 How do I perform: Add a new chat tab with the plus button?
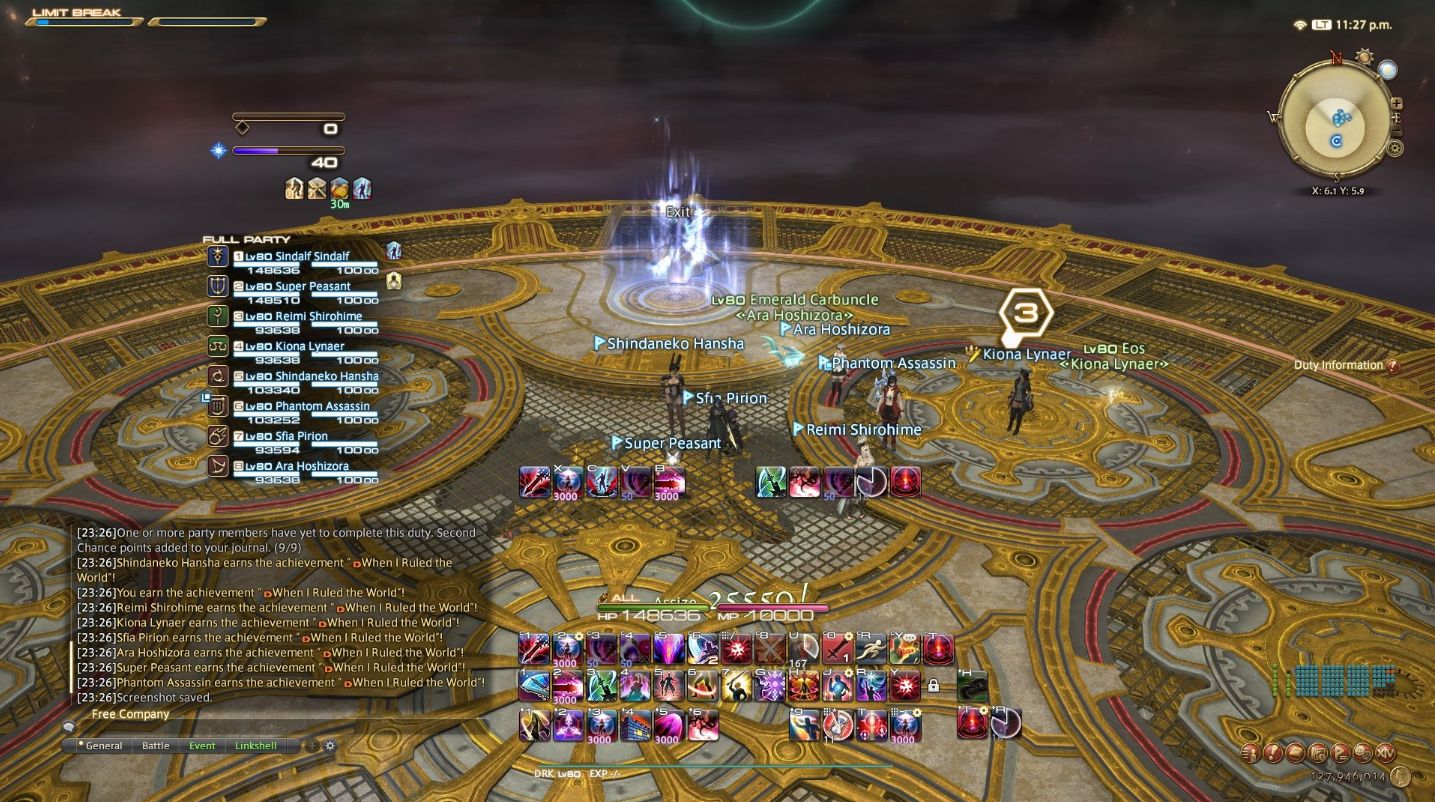tap(313, 745)
